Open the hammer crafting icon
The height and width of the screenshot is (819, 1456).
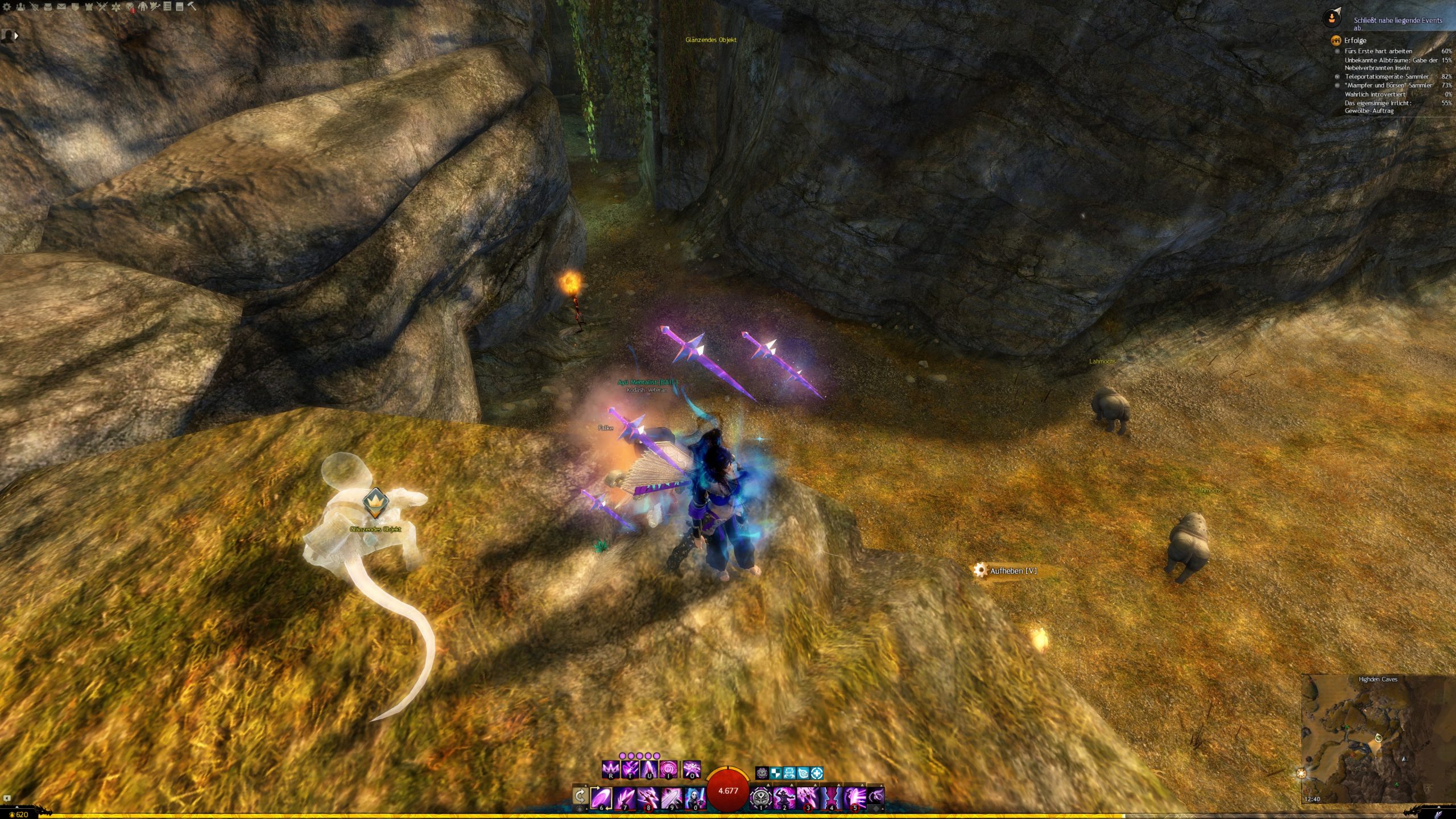click(192, 7)
